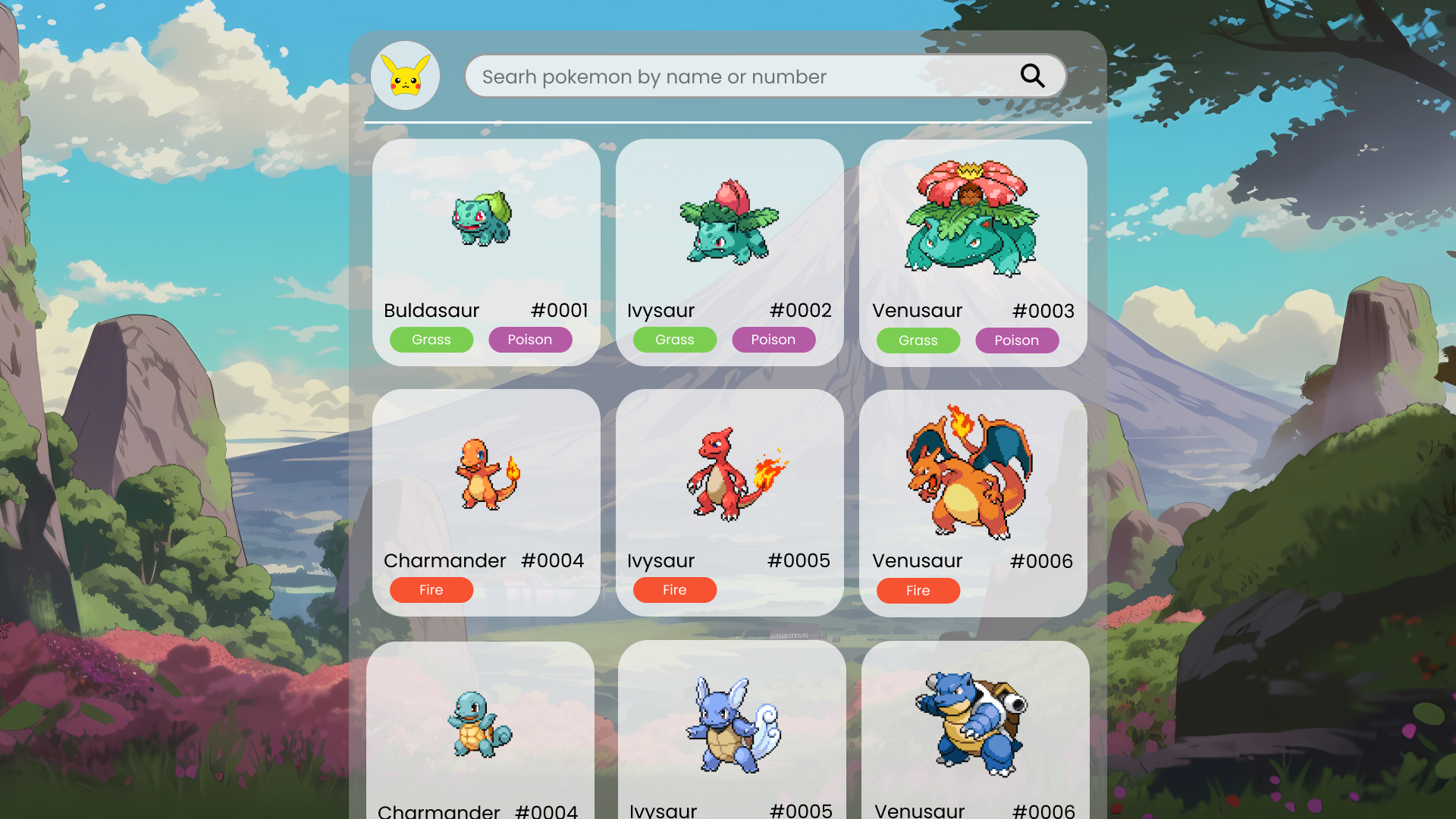Toggle the Grass type badge on Buldasaur
1456x819 pixels.
(x=431, y=339)
